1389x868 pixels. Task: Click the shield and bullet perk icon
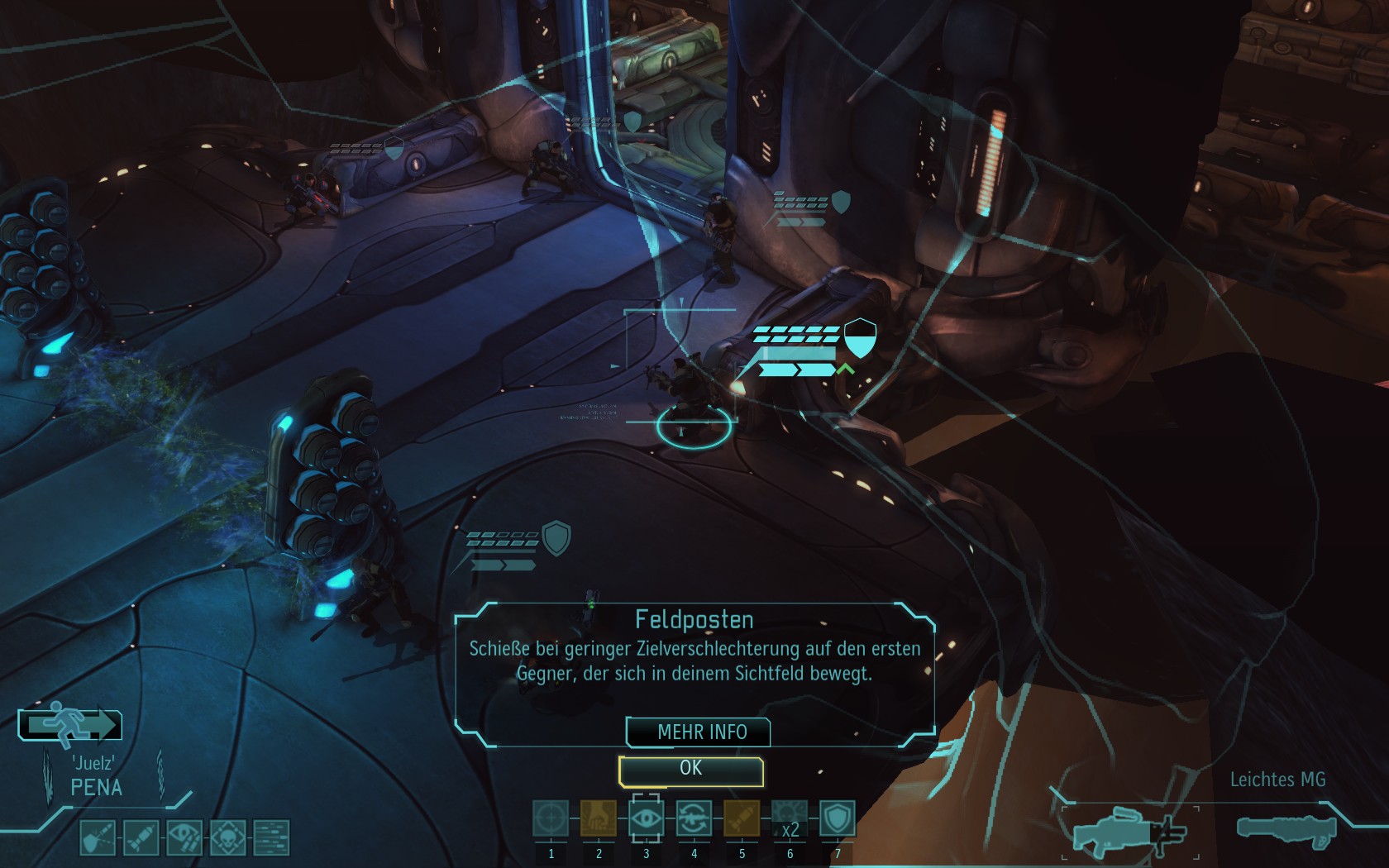click(98, 837)
